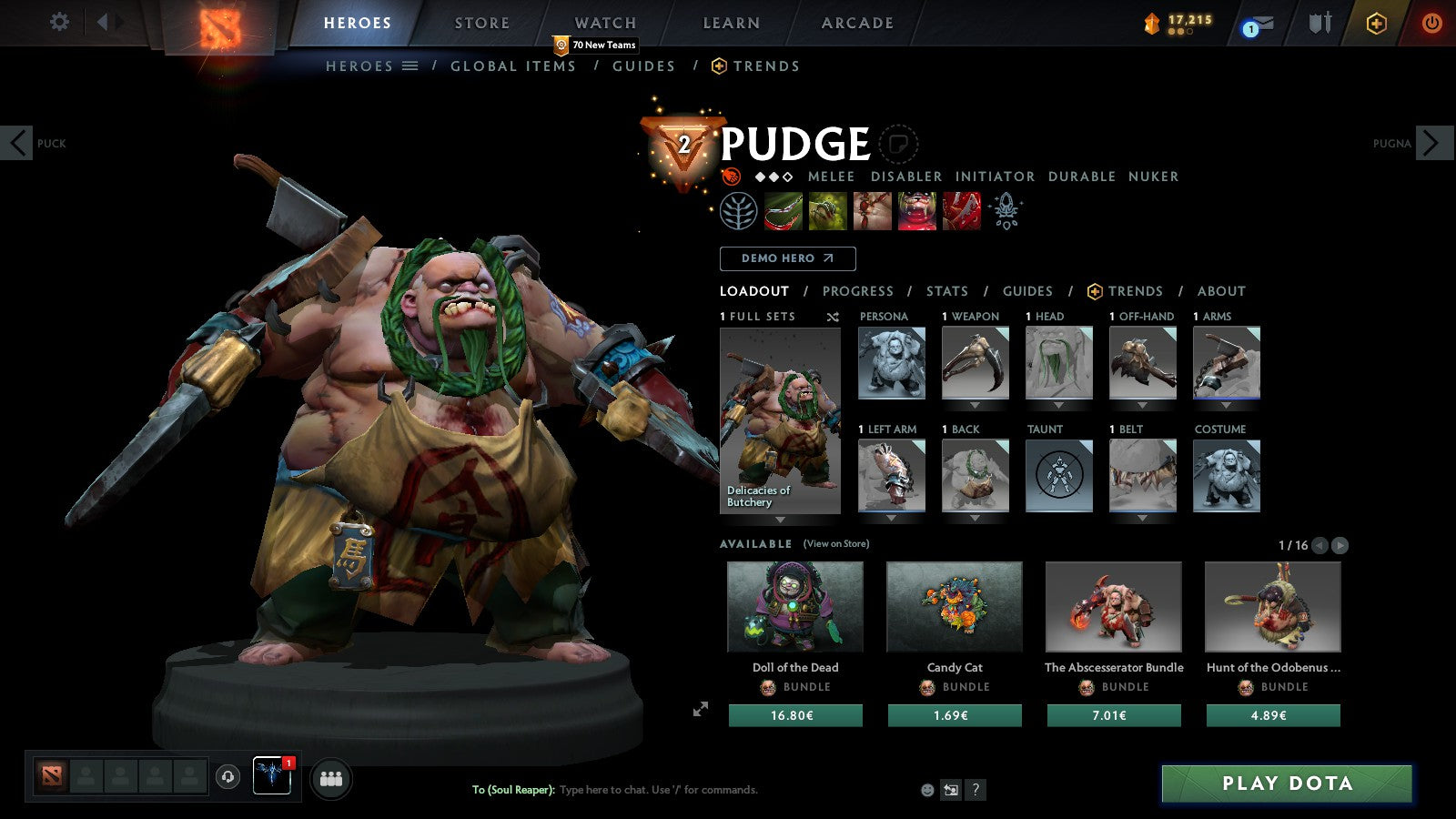Open the settings gear
Screen dimensions: 1456x819
coord(59,22)
